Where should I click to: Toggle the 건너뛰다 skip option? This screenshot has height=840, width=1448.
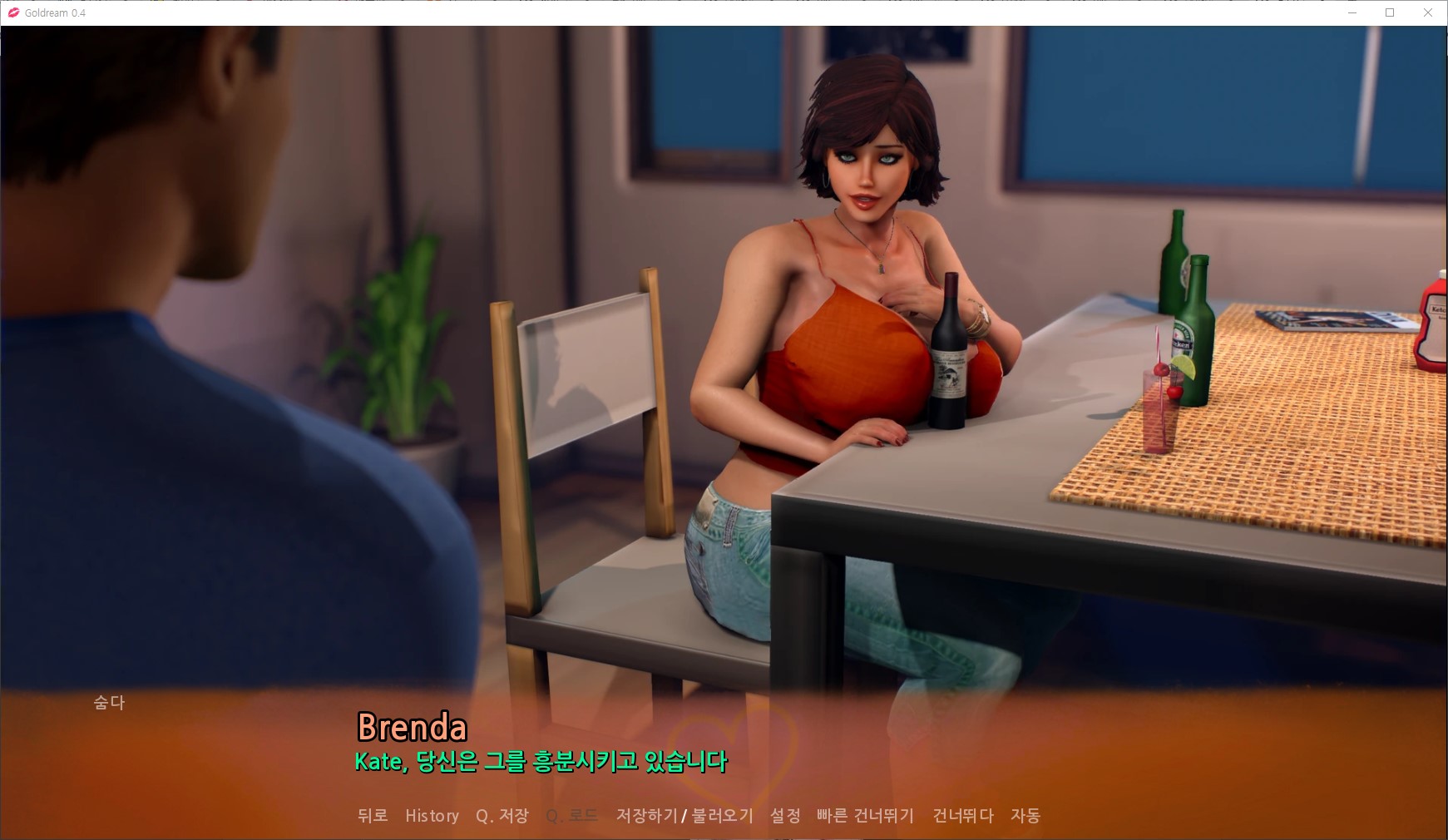963,816
